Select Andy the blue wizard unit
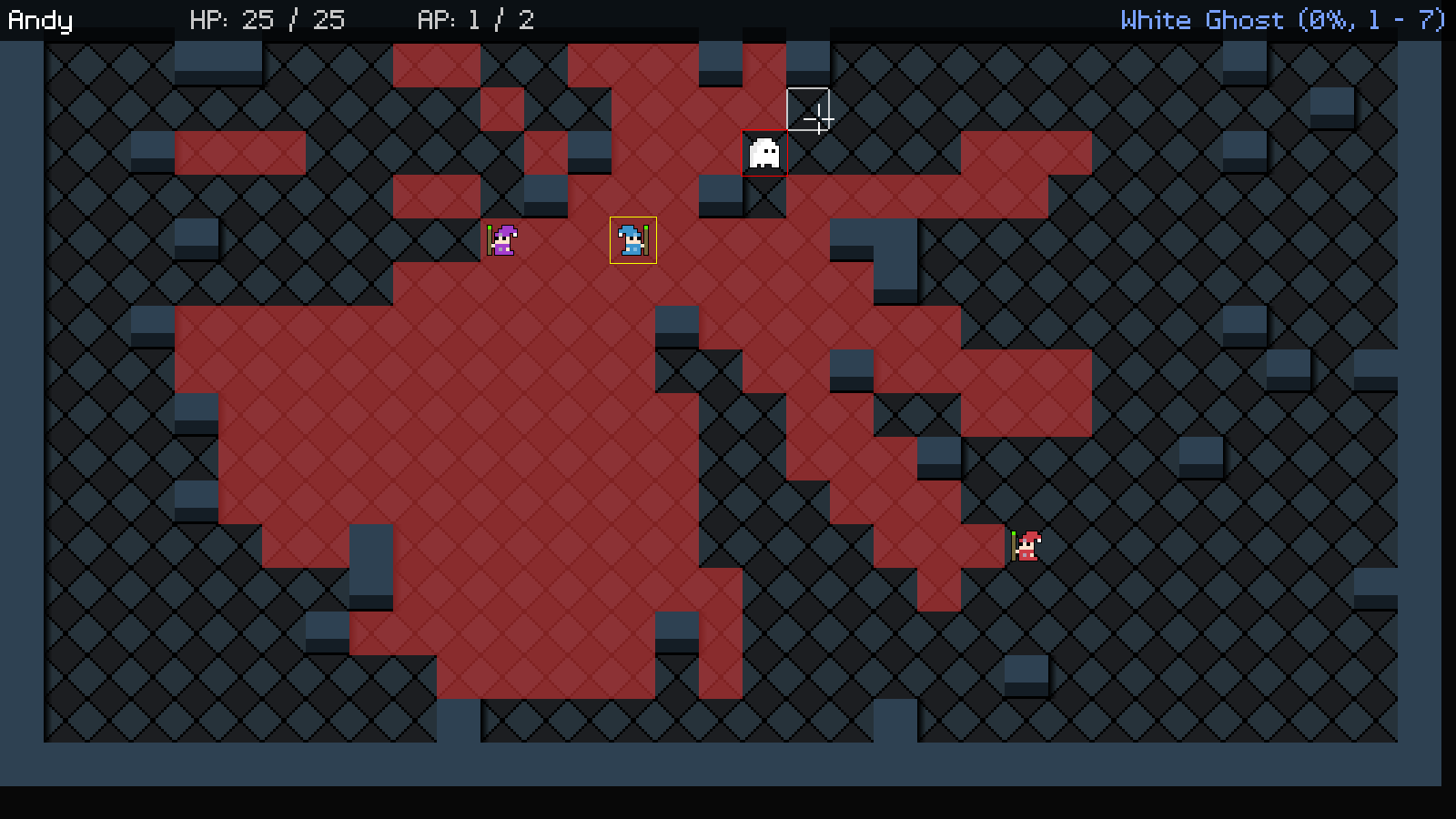This screenshot has width=1456, height=819. point(632,240)
